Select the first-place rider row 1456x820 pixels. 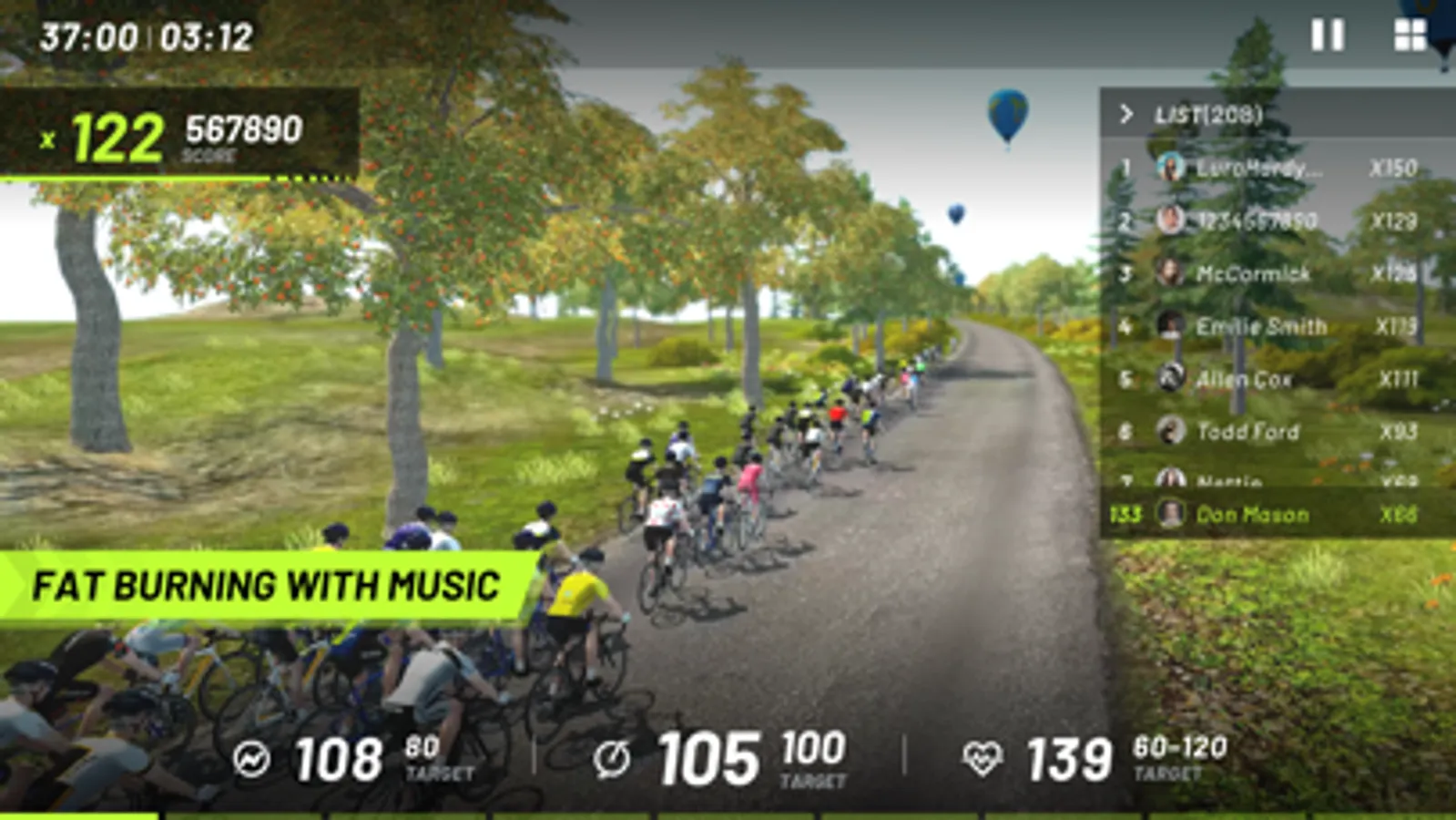[x=1275, y=168]
